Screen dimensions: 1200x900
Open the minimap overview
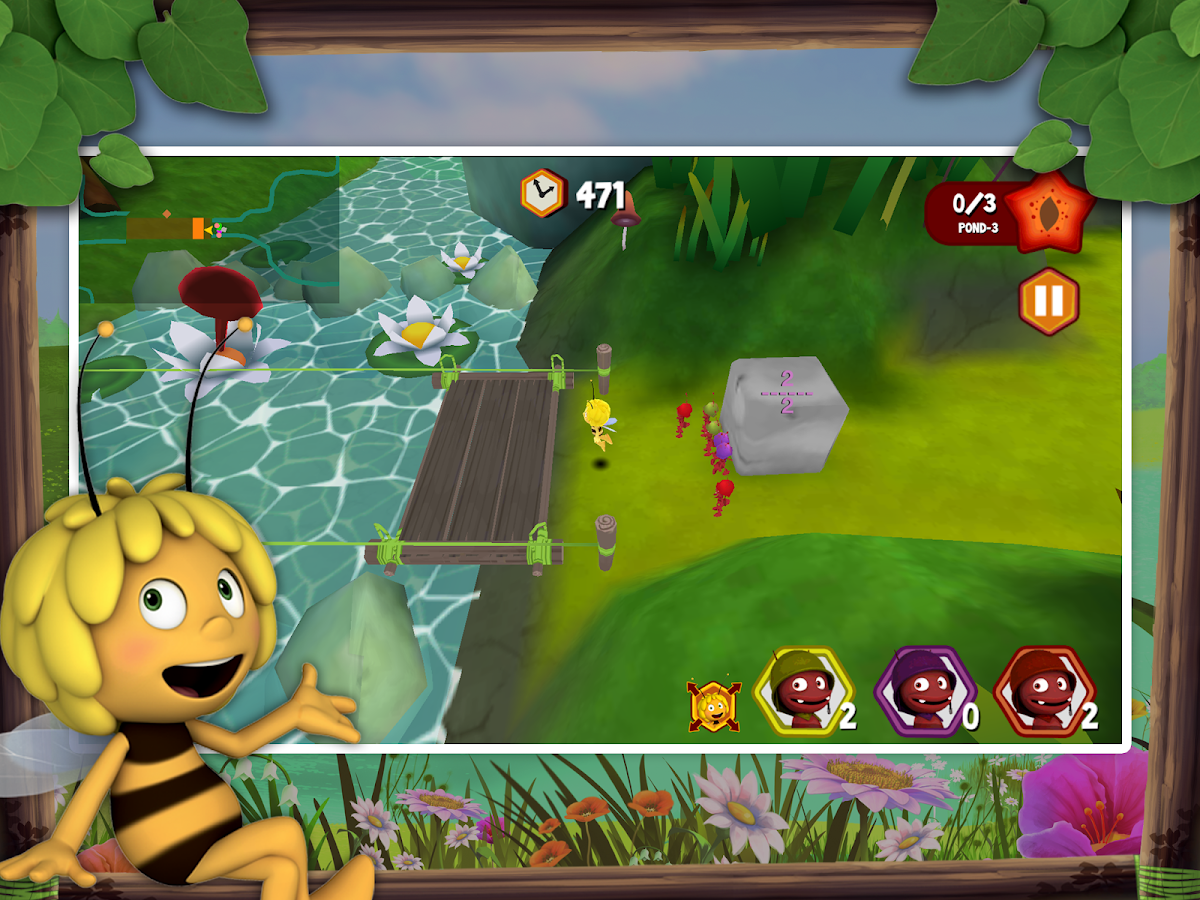point(208,231)
